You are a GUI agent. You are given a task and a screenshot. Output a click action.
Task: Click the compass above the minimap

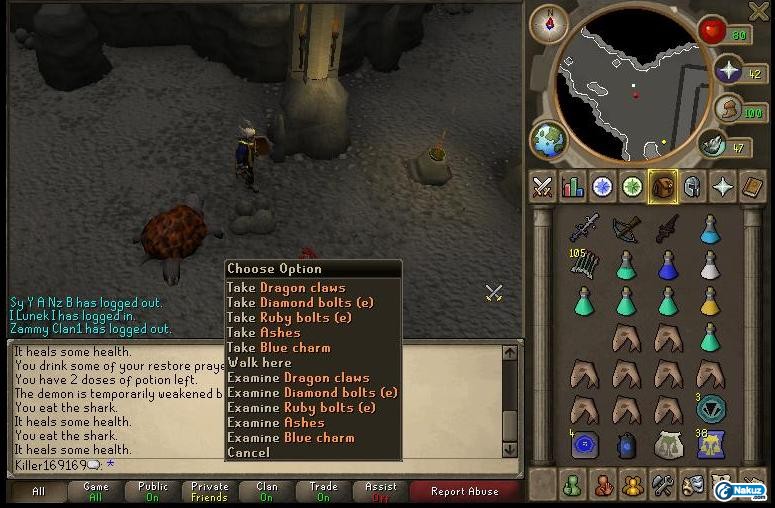[x=549, y=24]
